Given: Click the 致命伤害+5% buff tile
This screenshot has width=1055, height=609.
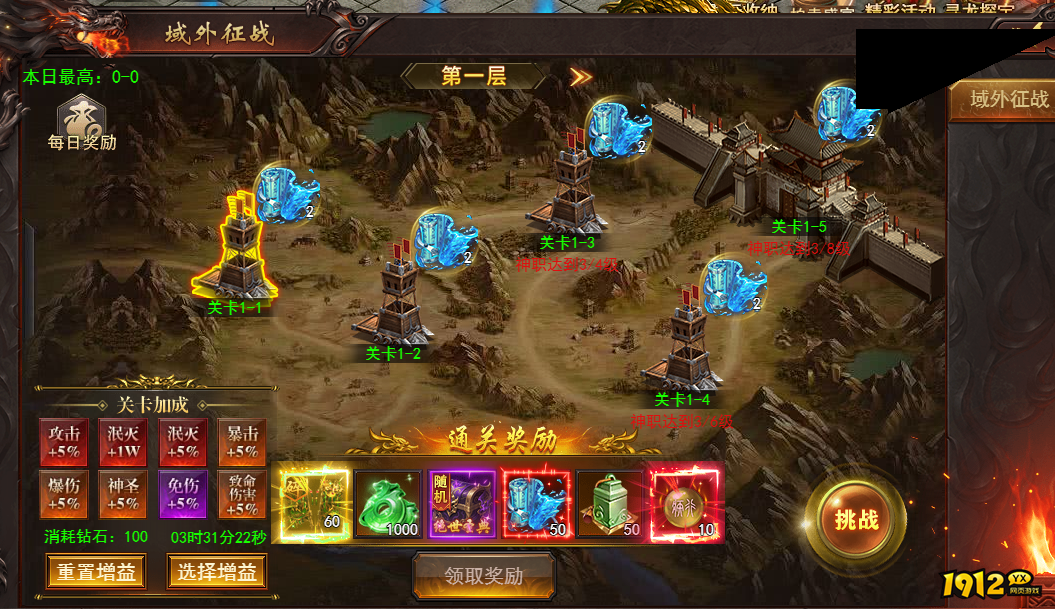Looking at the screenshot, I should click(242, 494).
